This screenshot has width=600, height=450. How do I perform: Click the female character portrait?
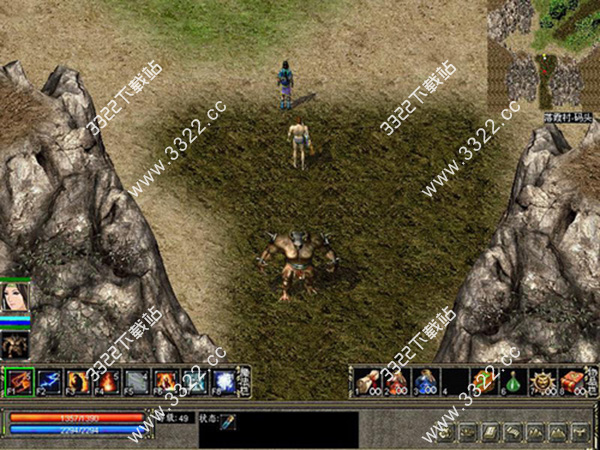[x=15, y=299]
